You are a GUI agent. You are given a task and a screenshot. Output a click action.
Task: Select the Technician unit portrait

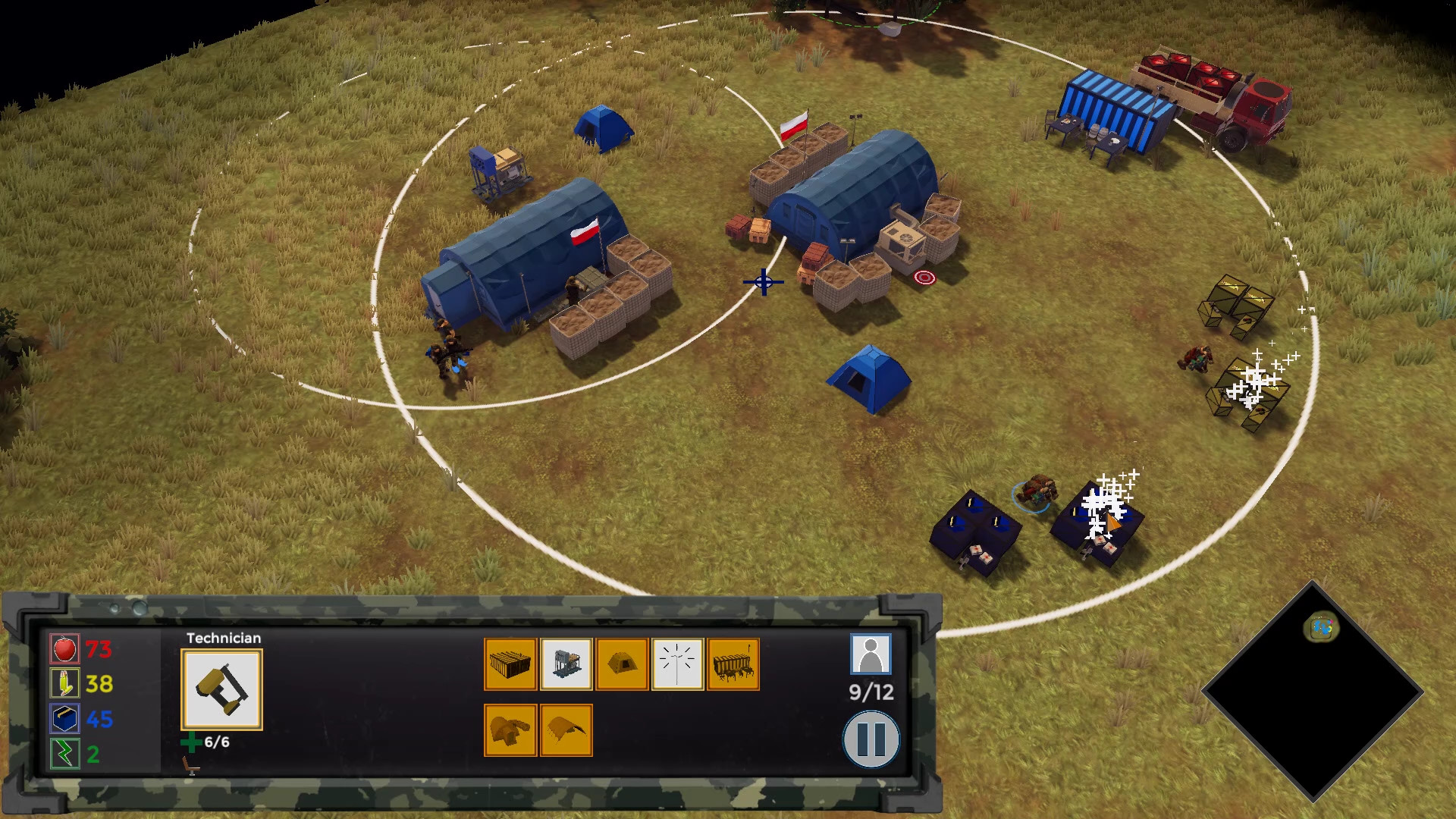pos(221,689)
